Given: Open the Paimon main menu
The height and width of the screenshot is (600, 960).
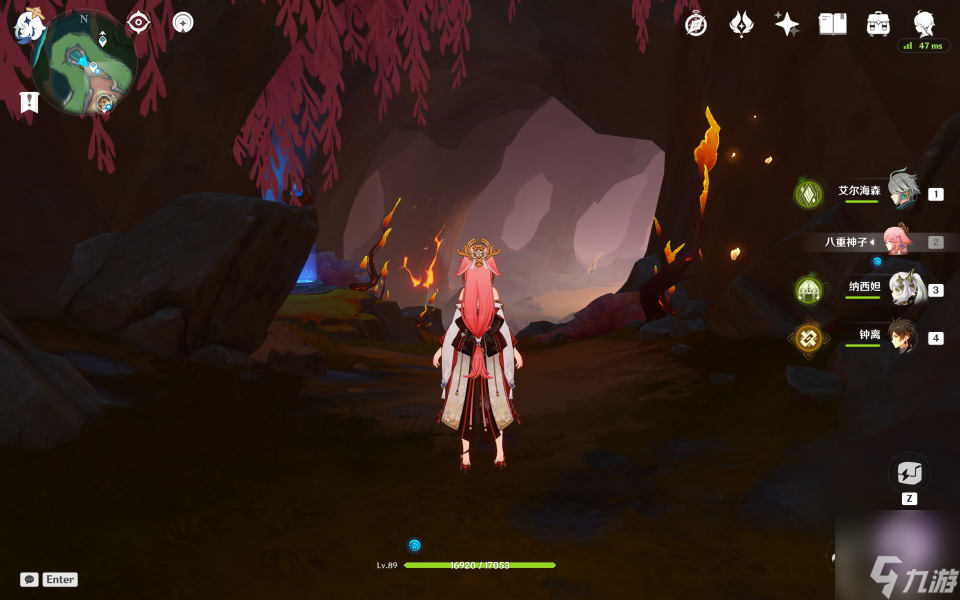Looking at the screenshot, I should click(x=27, y=26).
